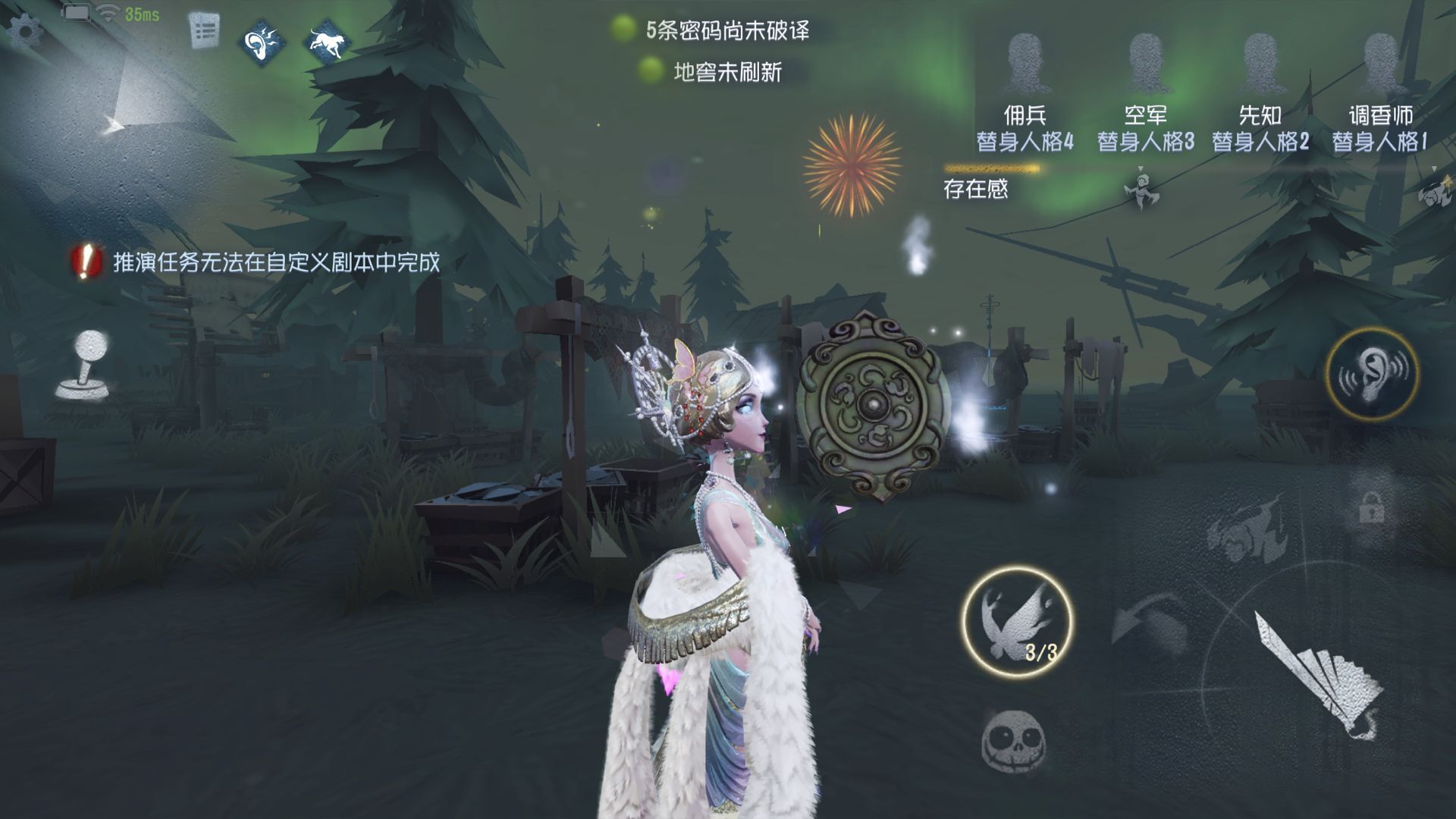Select the 空军 survivor portrait
Screen dimensions: 1456x819
click(x=1145, y=61)
